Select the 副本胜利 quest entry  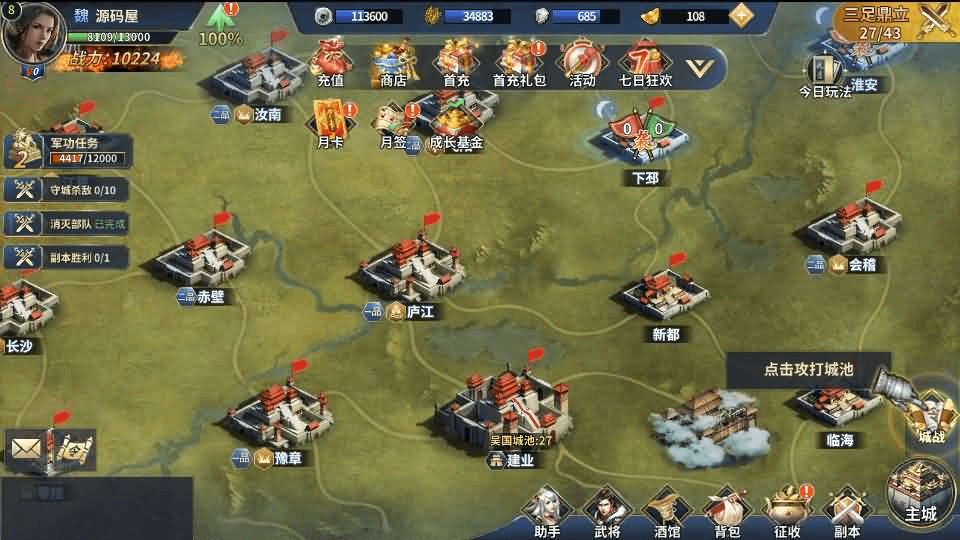click(x=68, y=257)
